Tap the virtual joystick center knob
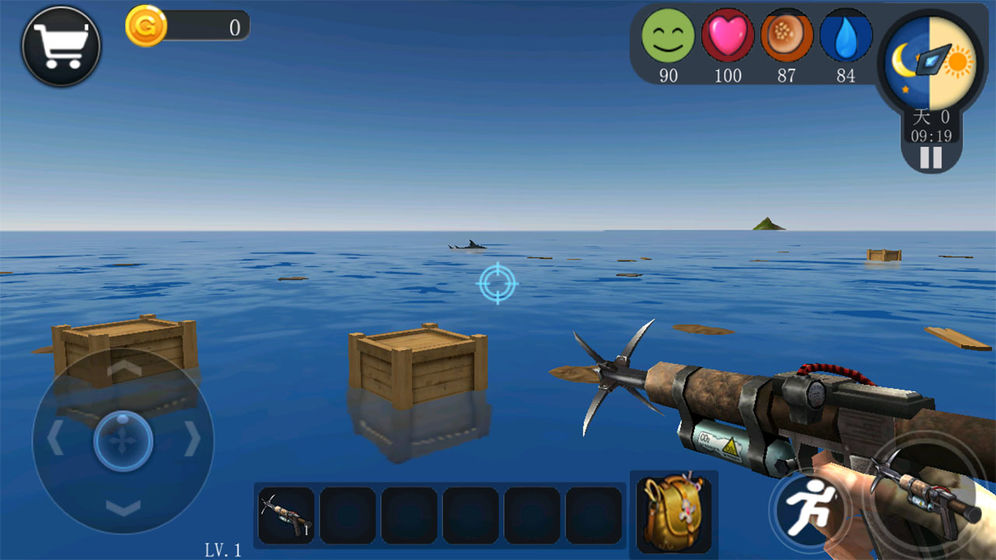Image resolution: width=996 pixels, height=560 pixels. pyautogui.click(x=123, y=440)
